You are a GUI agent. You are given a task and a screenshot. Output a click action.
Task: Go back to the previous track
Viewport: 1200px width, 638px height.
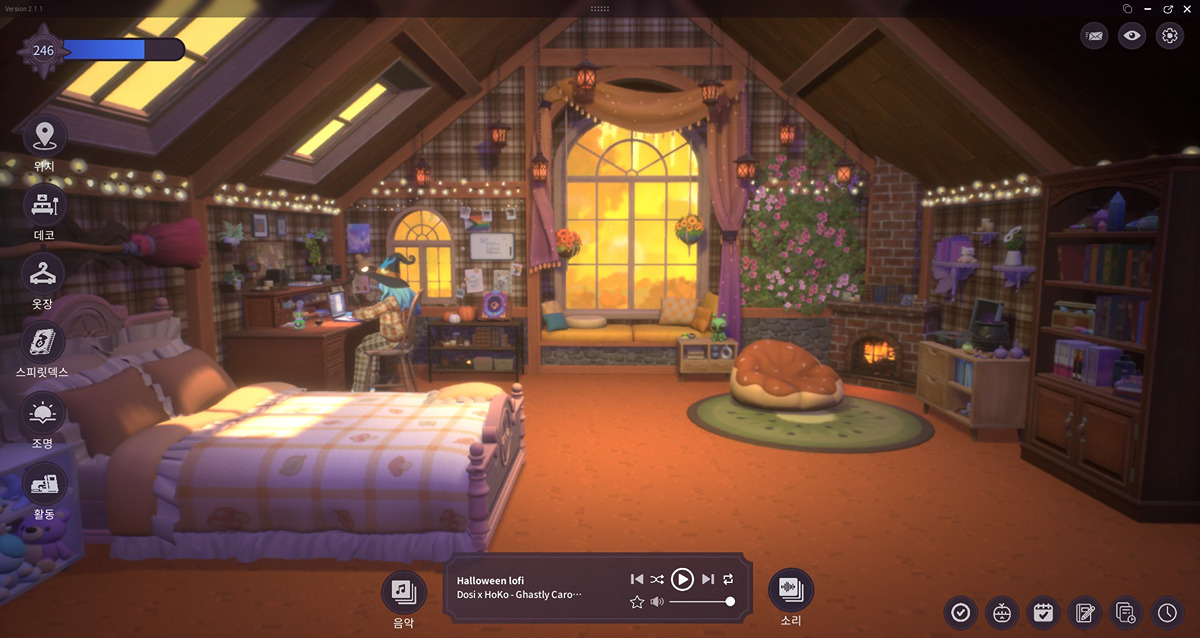637,579
